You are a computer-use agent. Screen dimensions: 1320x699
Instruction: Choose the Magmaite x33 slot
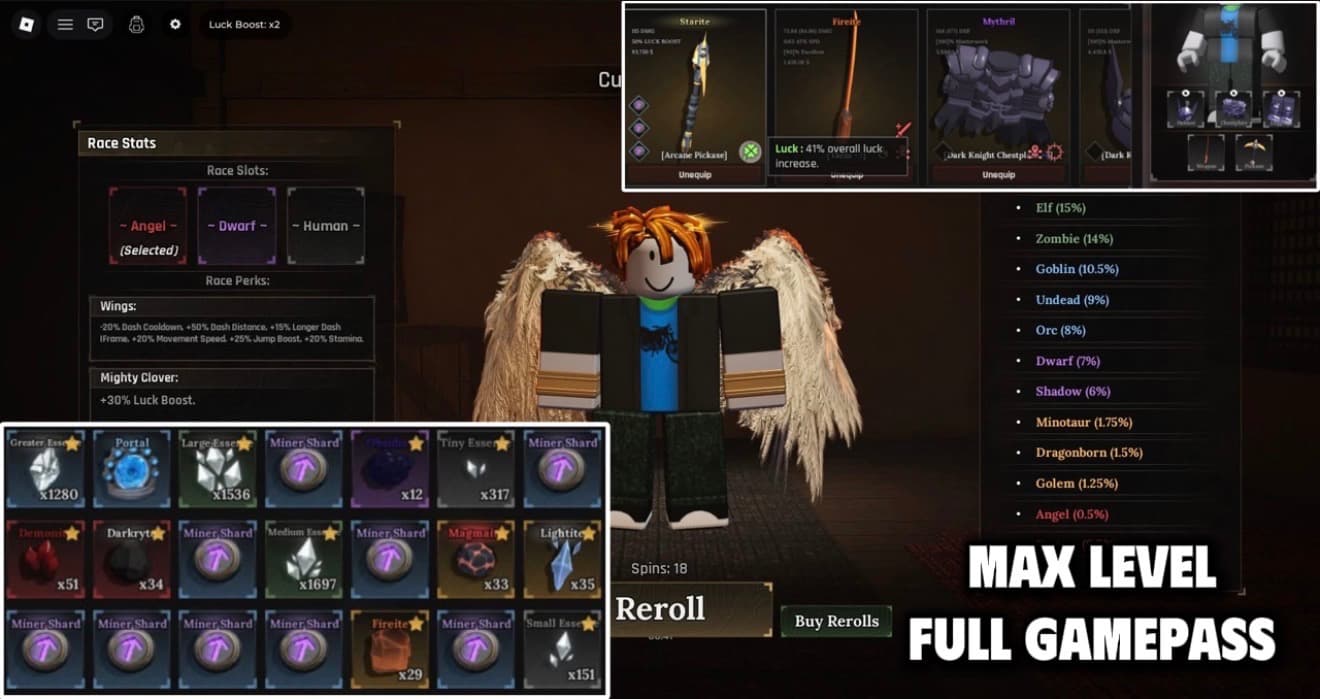click(x=477, y=558)
